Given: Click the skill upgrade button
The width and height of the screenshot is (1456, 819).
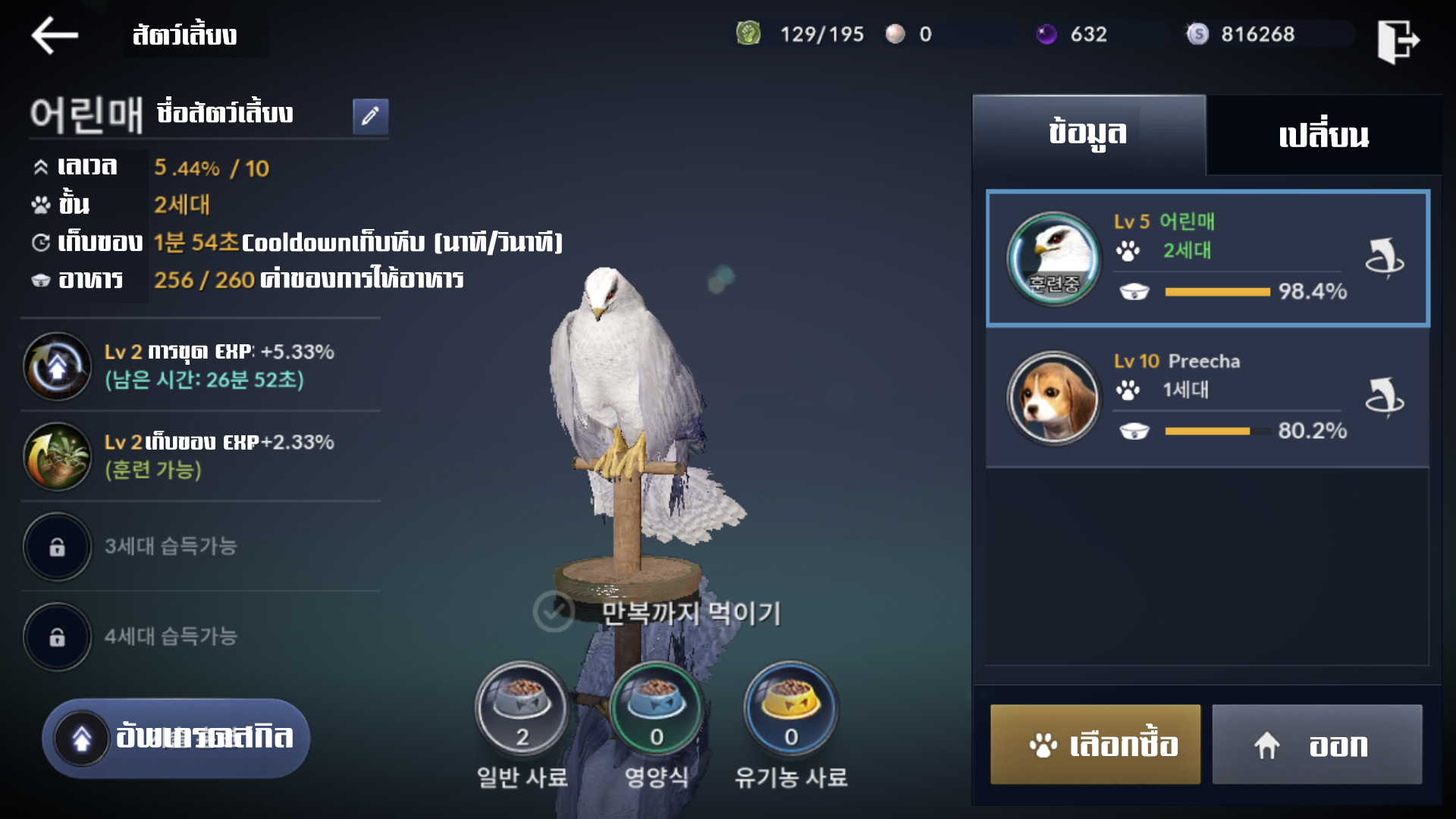Looking at the screenshot, I should pos(176,738).
